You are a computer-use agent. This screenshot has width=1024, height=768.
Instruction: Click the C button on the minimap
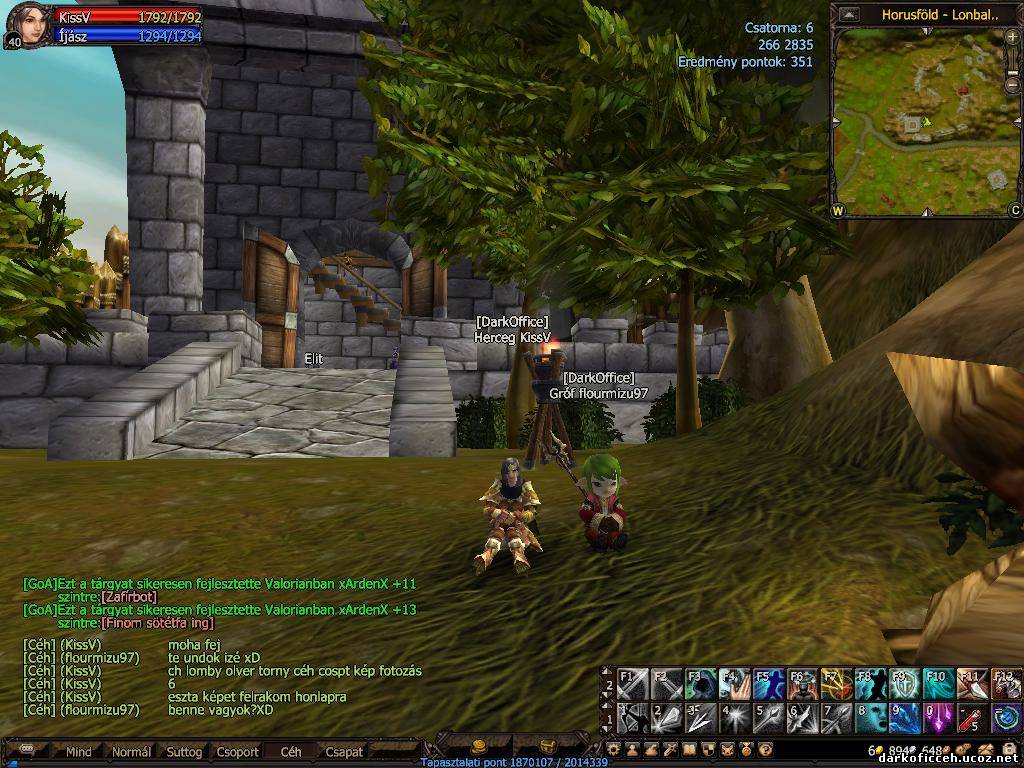(1014, 210)
